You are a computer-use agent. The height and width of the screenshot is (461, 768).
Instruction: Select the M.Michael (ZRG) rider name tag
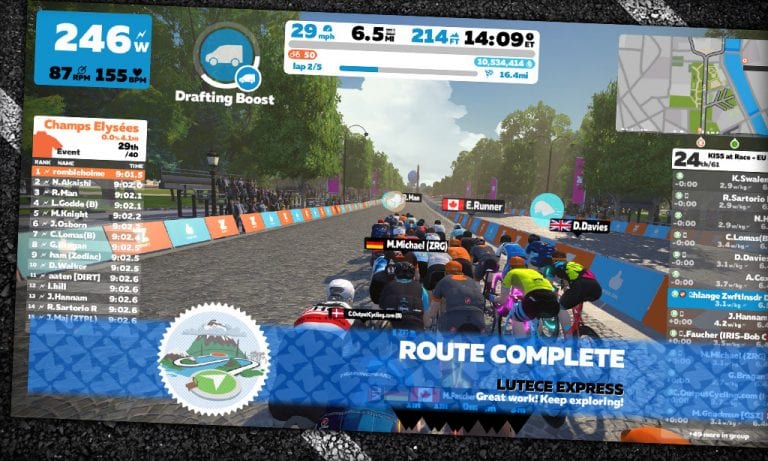coord(407,244)
